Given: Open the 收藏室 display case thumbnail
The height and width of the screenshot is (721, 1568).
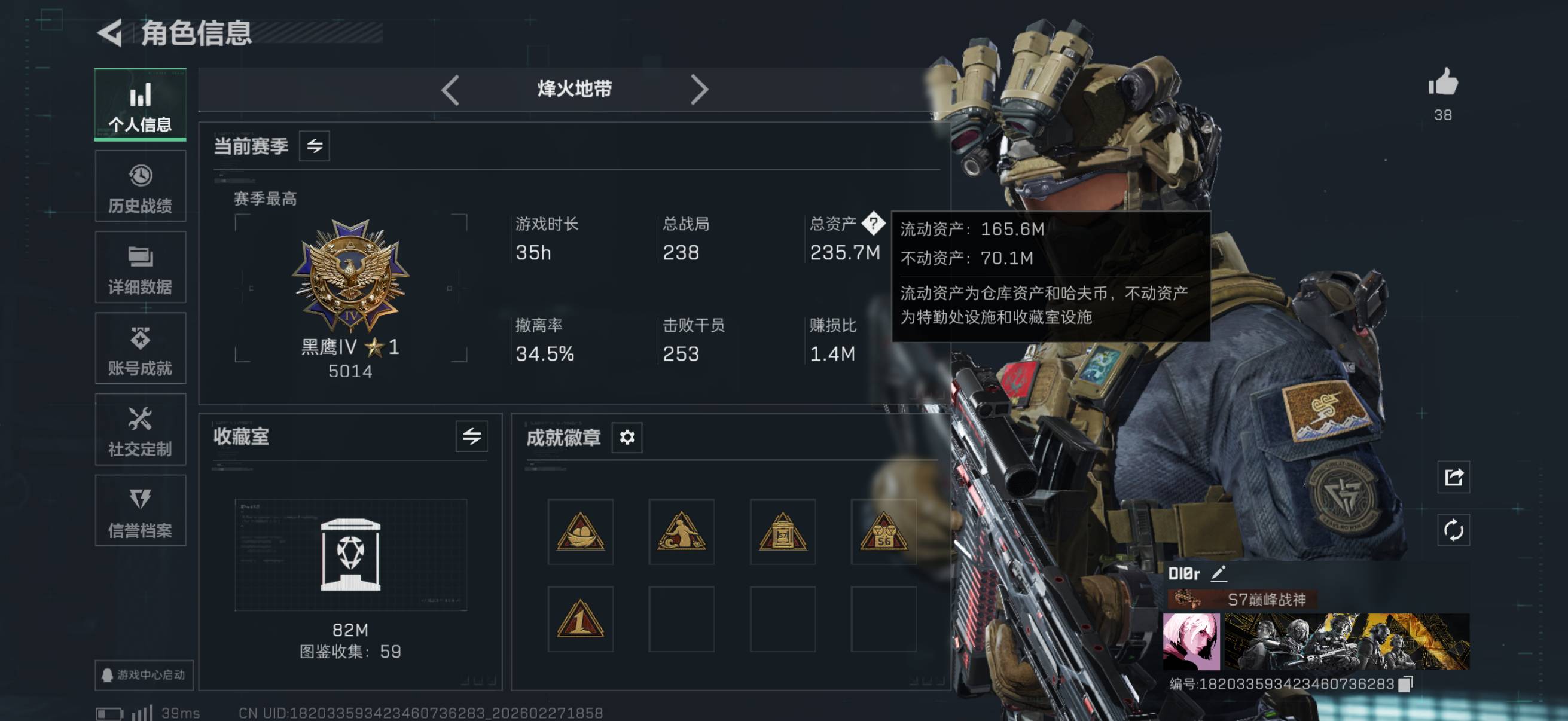Looking at the screenshot, I should click(350, 554).
